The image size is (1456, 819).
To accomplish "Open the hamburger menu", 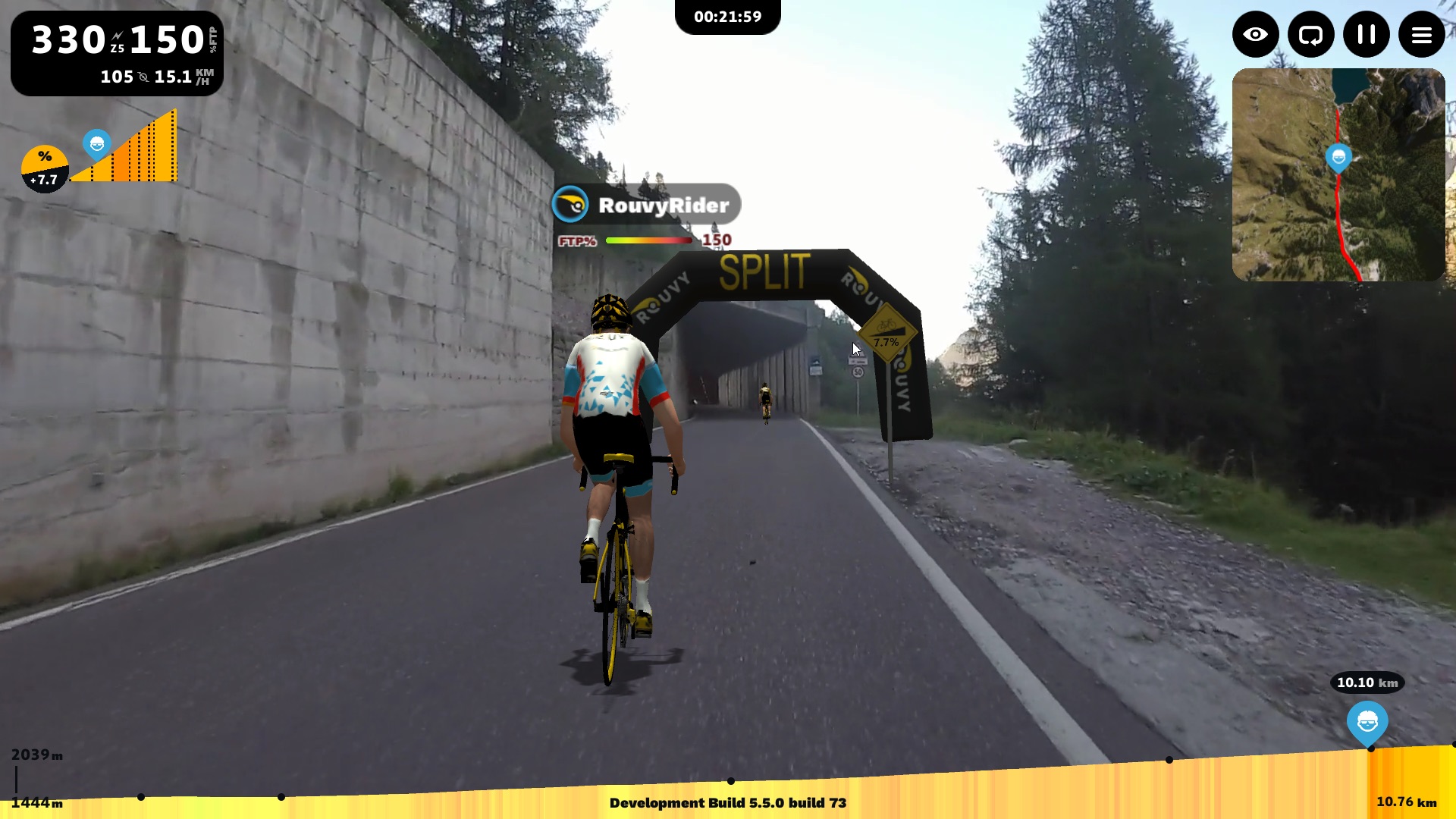I will click(x=1422, y=34).
